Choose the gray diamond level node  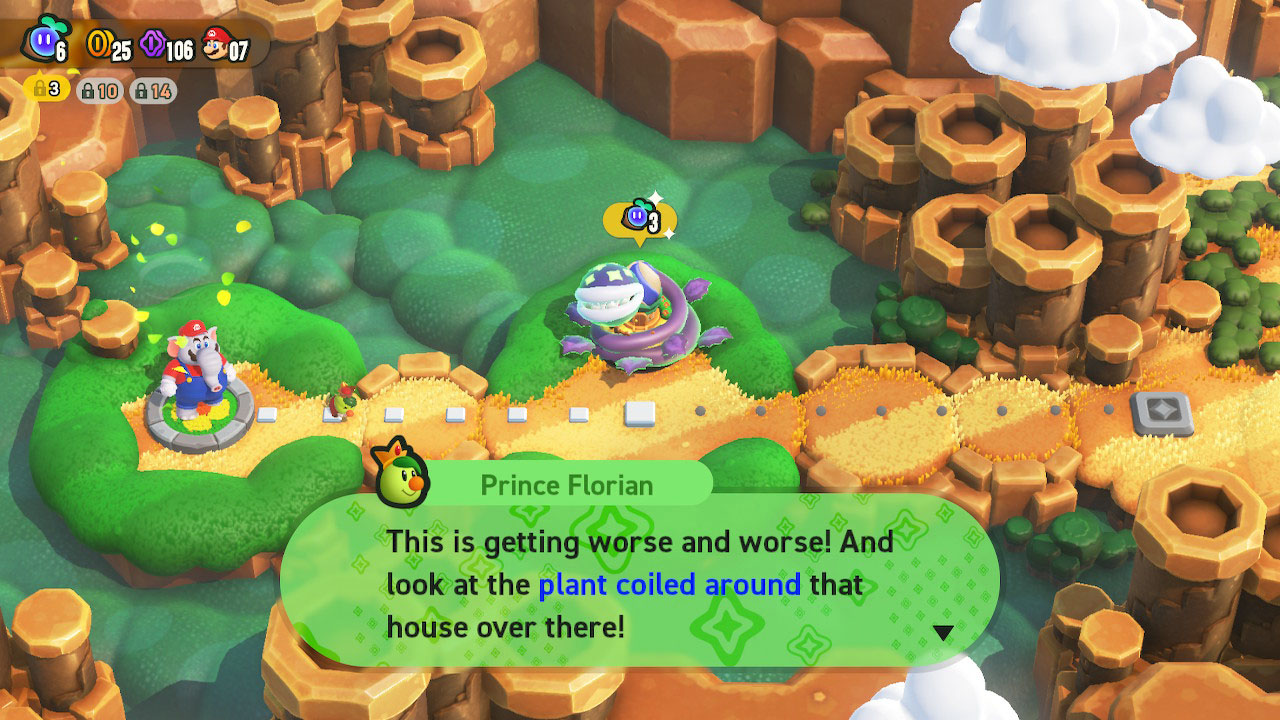click(1161, 412)
